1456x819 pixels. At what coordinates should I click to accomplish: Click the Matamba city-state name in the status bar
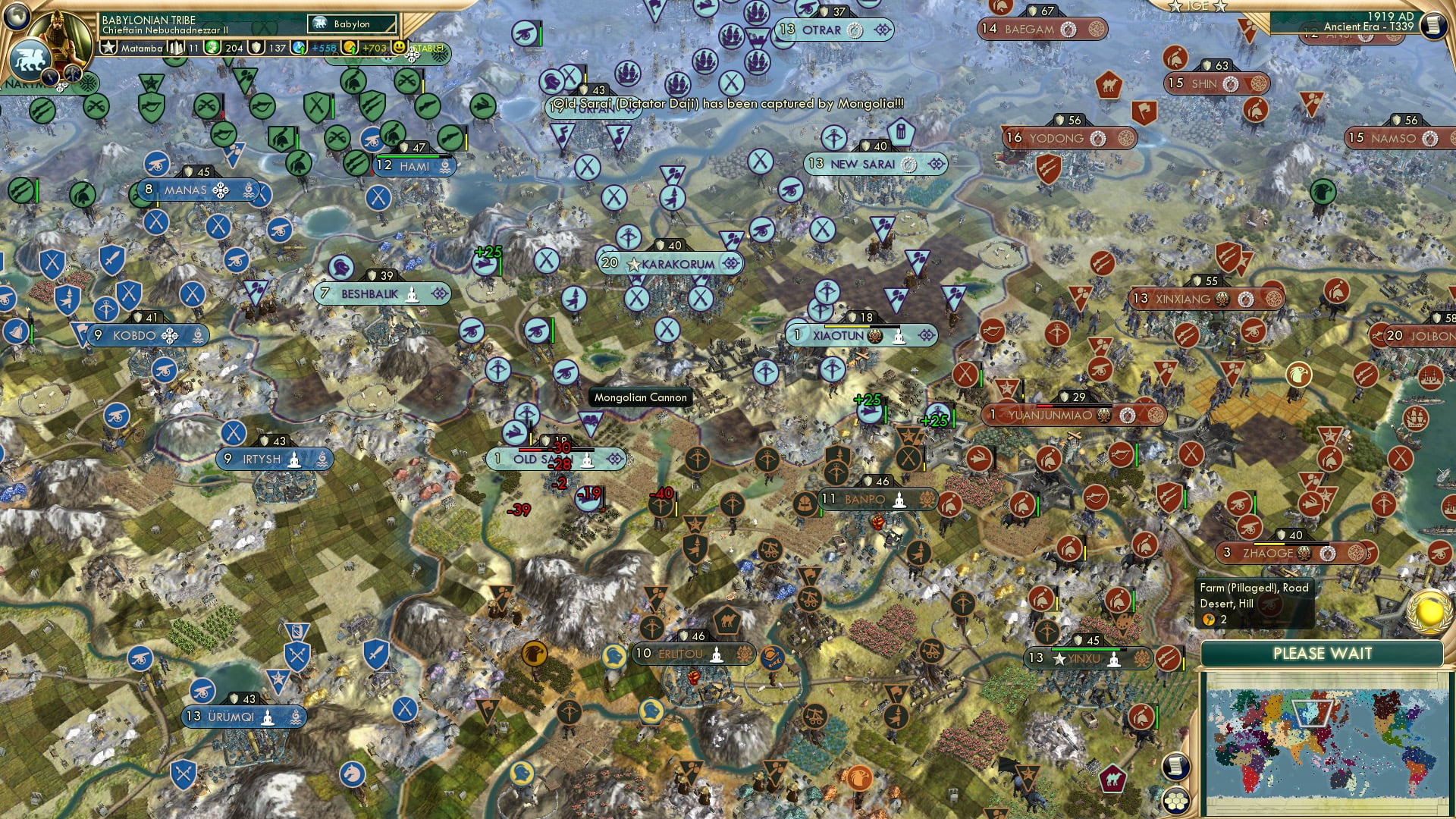point(142,49)
